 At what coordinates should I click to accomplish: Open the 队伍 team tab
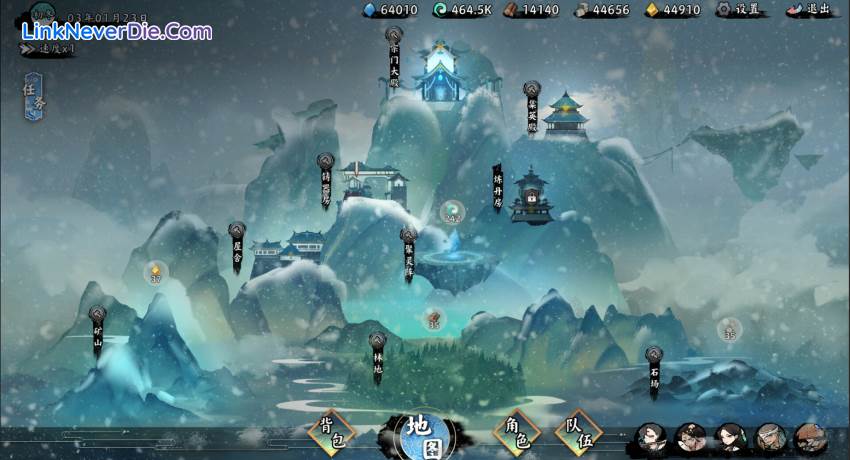[x=579, y=431]
